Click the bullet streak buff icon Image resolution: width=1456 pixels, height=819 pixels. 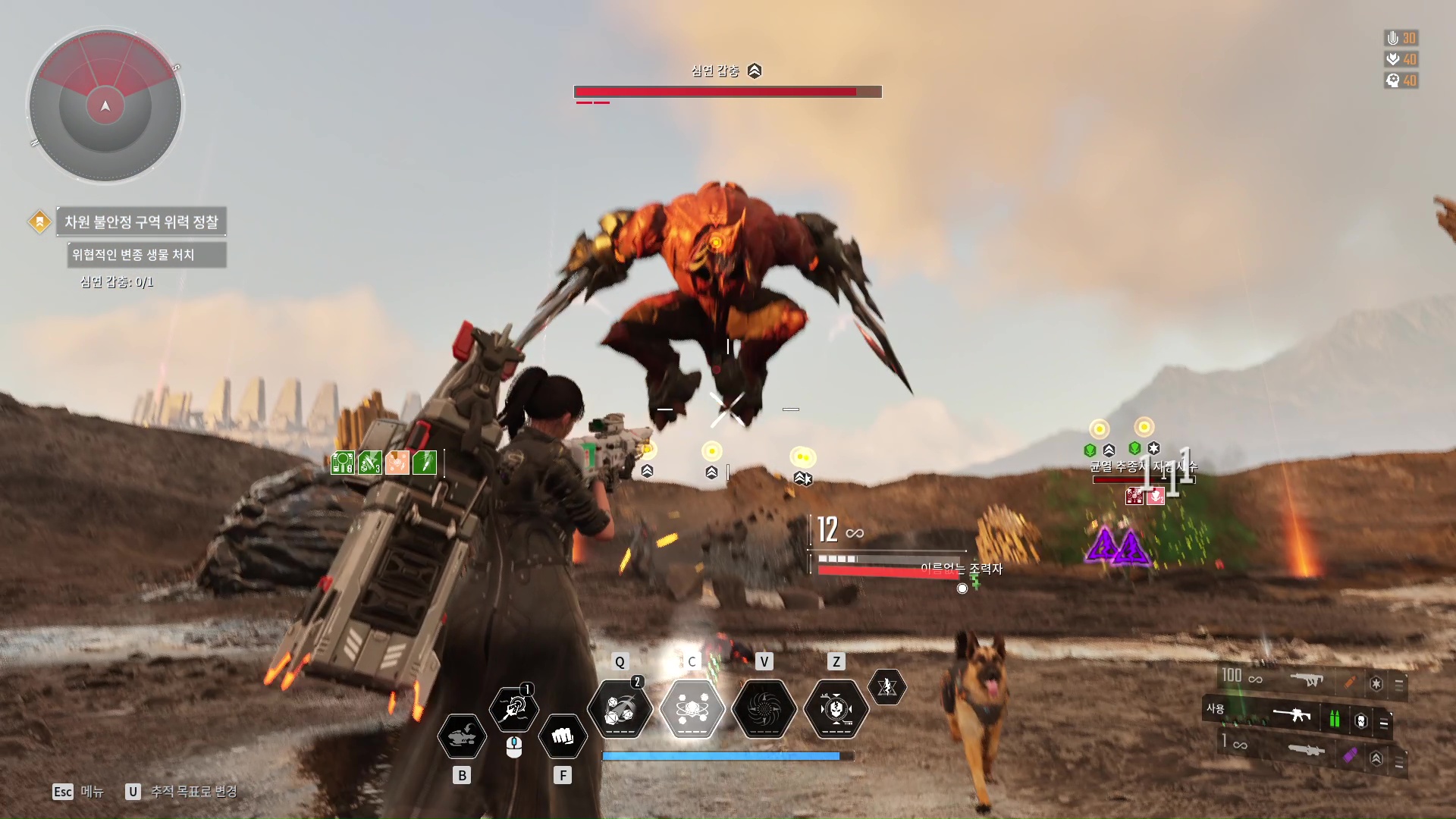pyautogui.click(x=424, y=462)
